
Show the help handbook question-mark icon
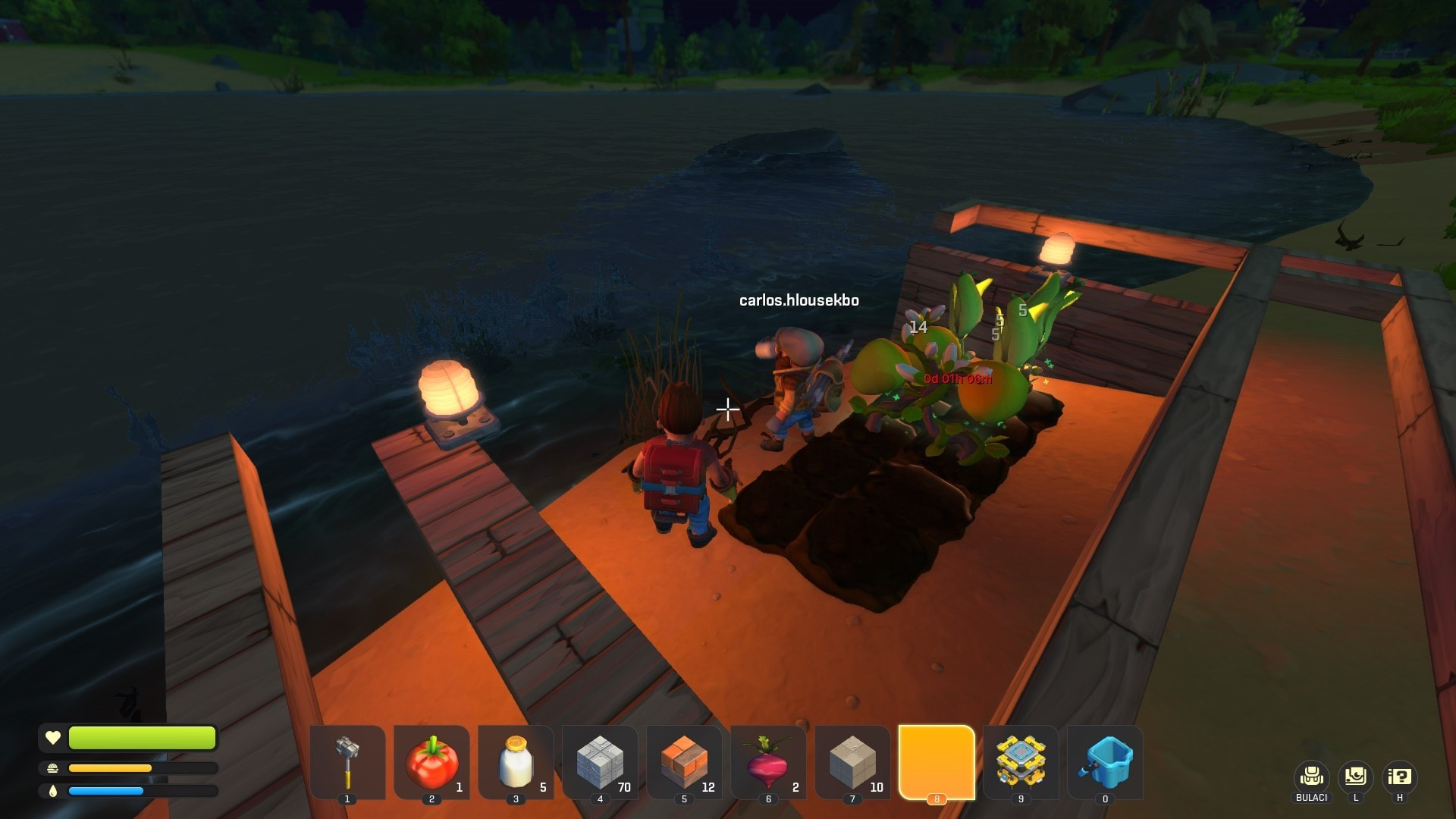1399,777
